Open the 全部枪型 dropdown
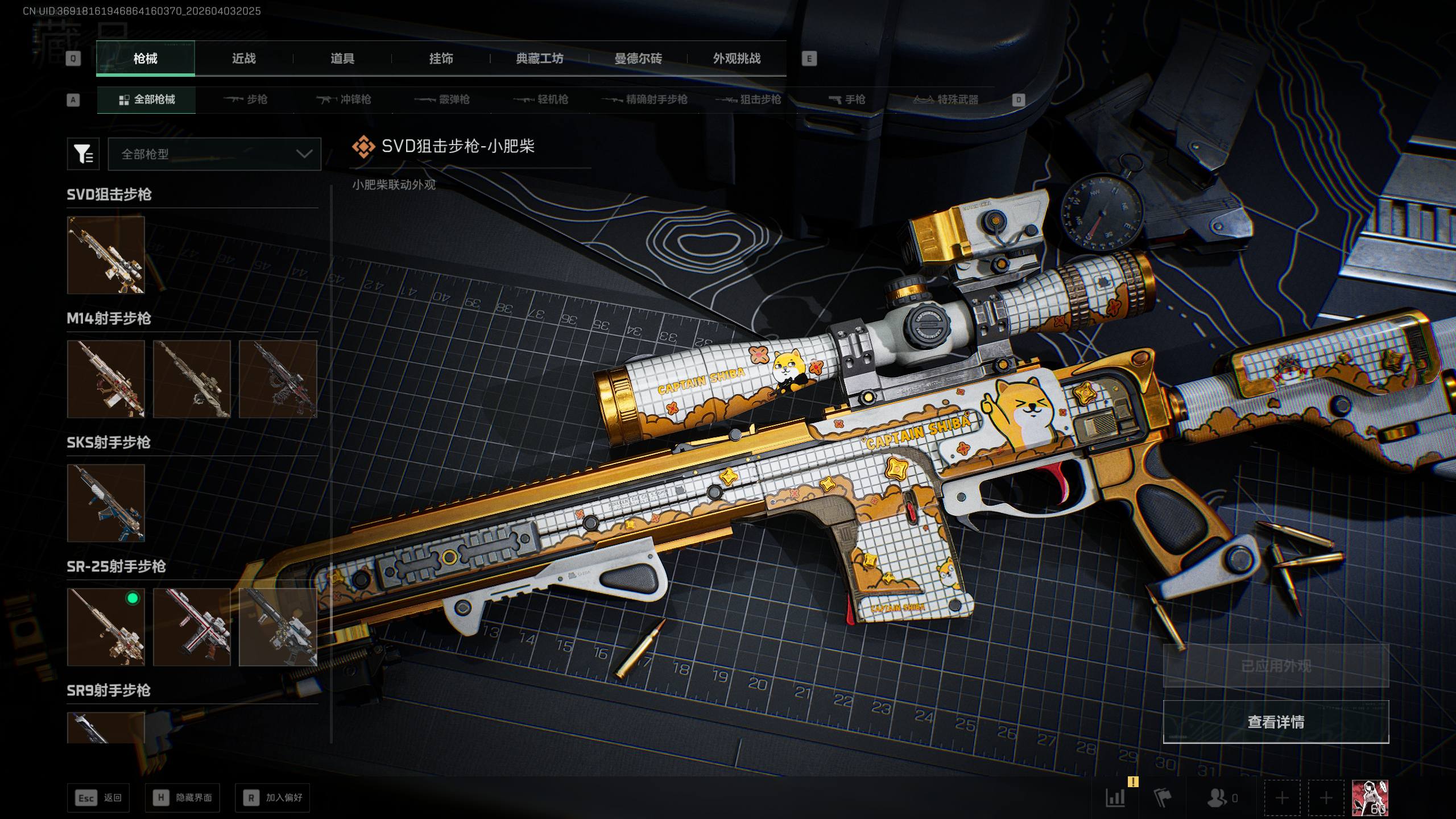 tap(214, 154)
